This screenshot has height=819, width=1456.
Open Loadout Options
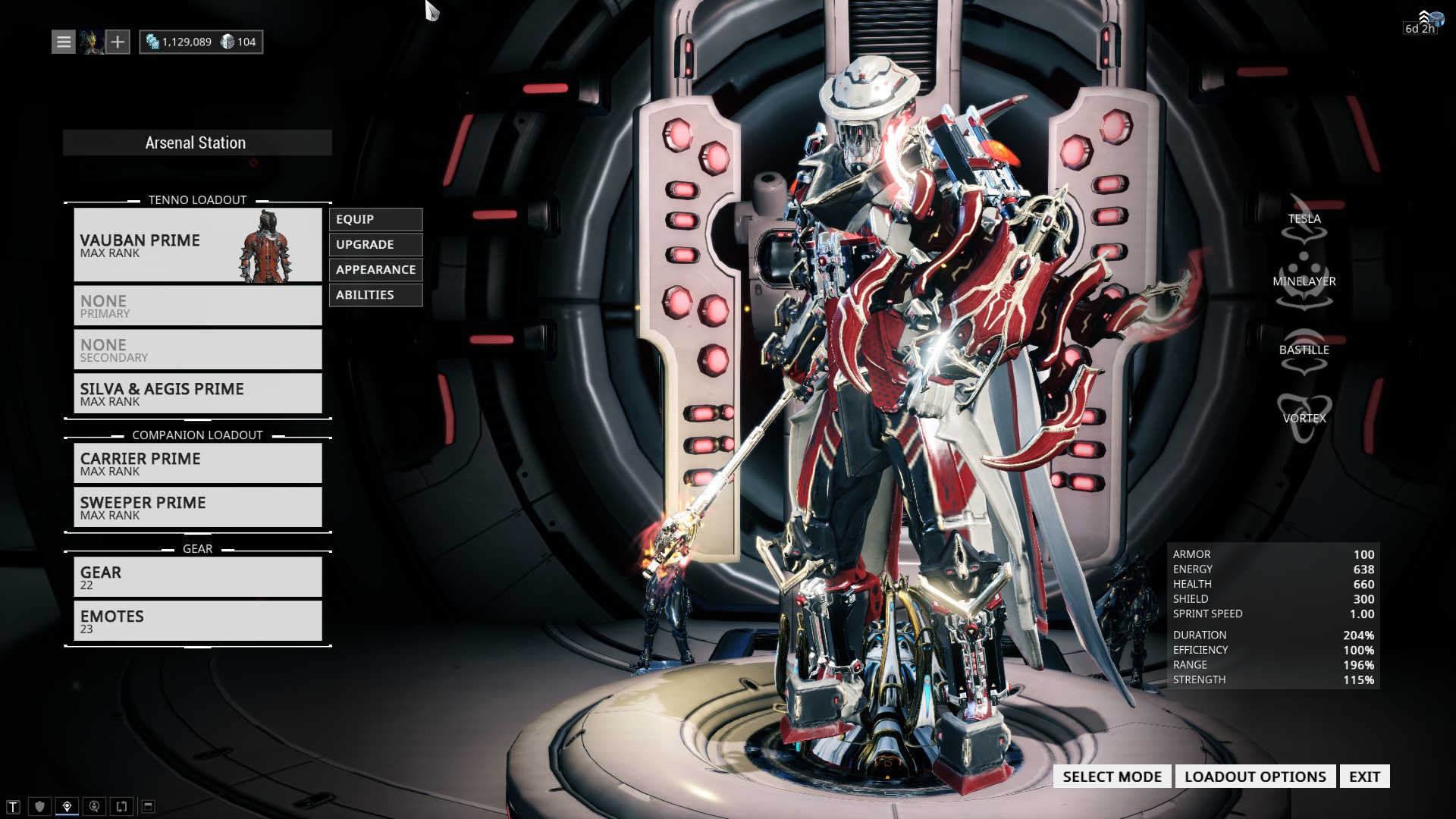[1255, 777]
